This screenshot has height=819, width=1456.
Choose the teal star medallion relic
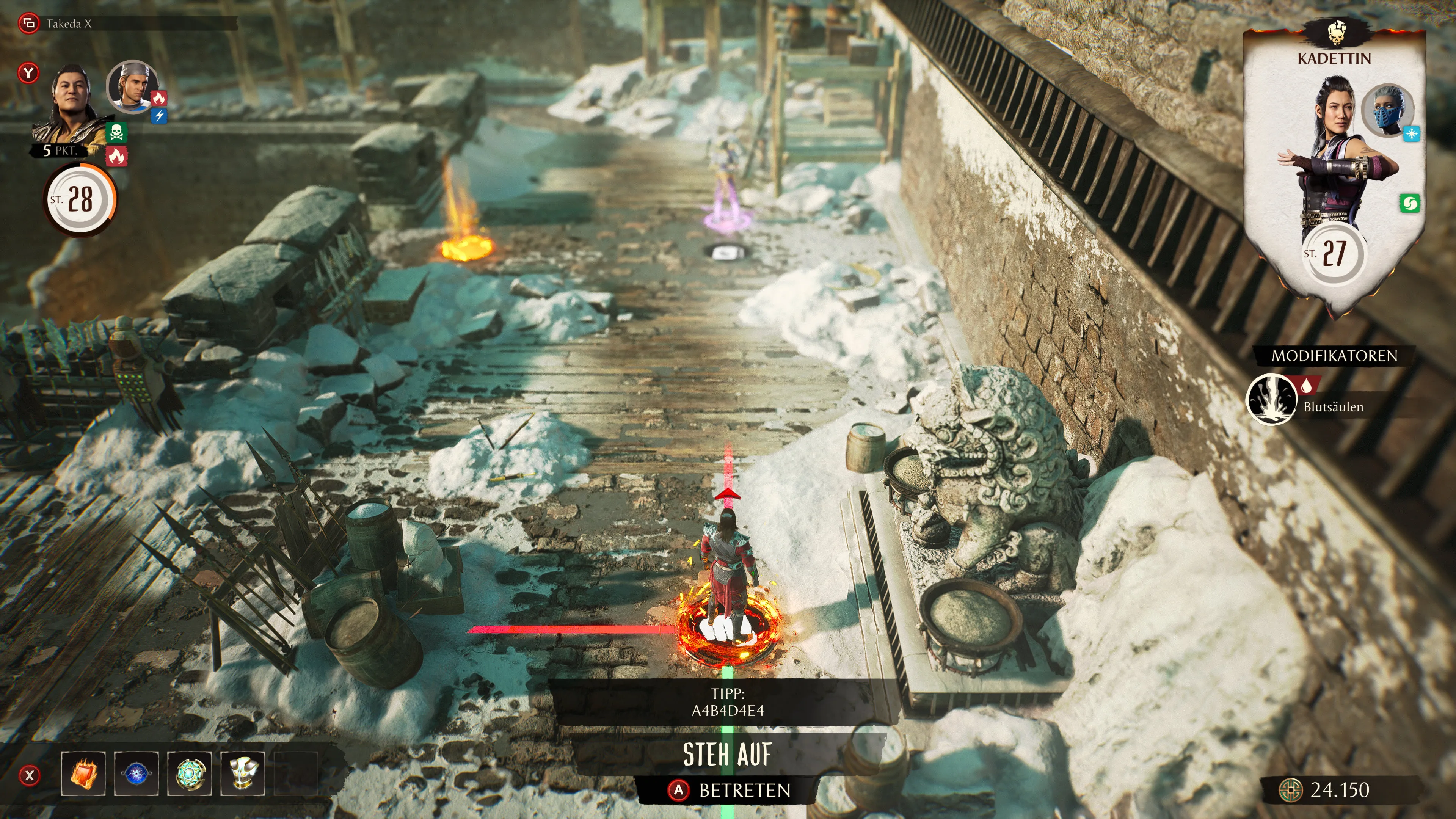click(189, 773)
